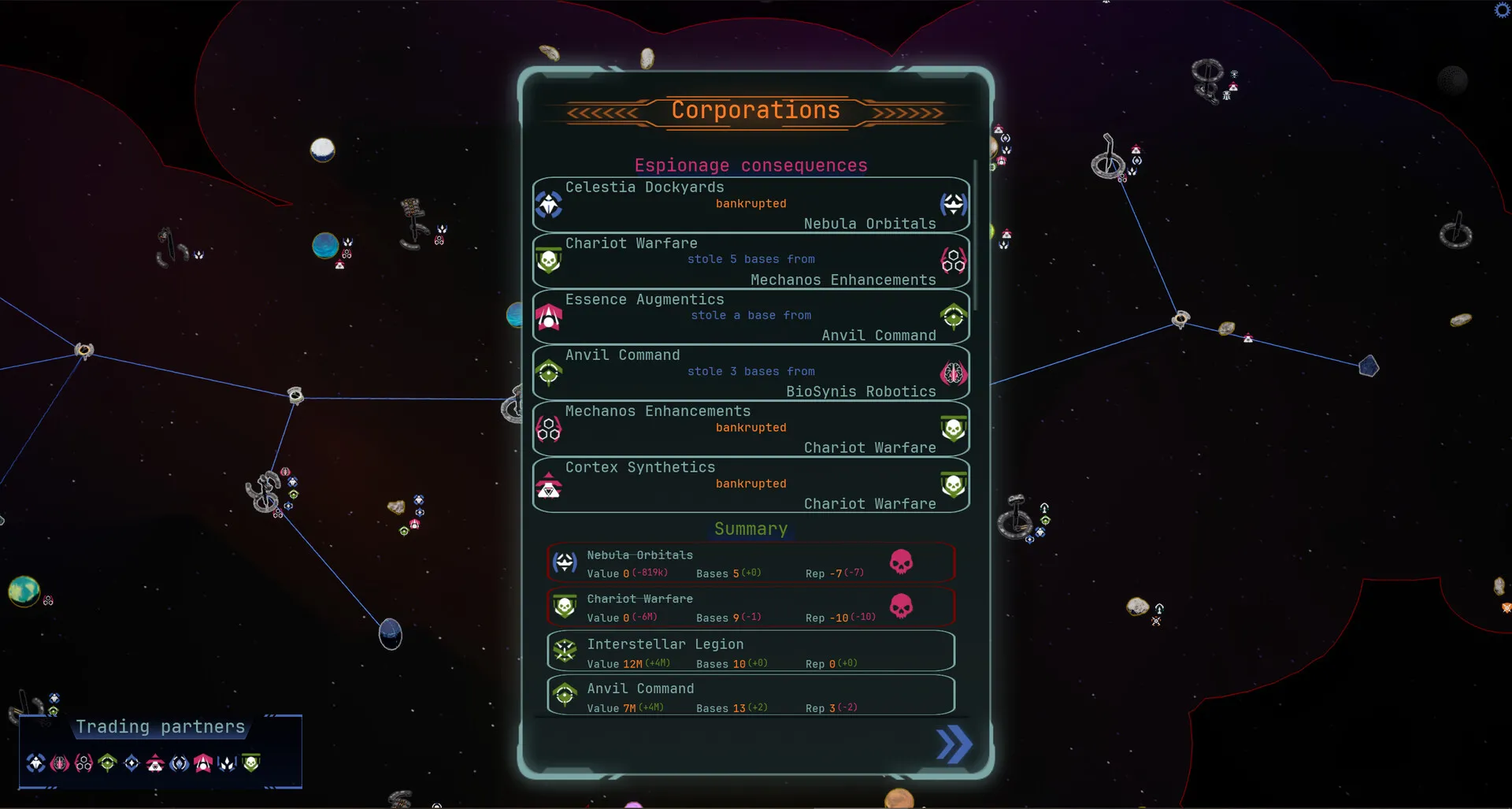Click the double-chevron next page button
This screenshot has width=1512, height=809.
click(954, 744)
